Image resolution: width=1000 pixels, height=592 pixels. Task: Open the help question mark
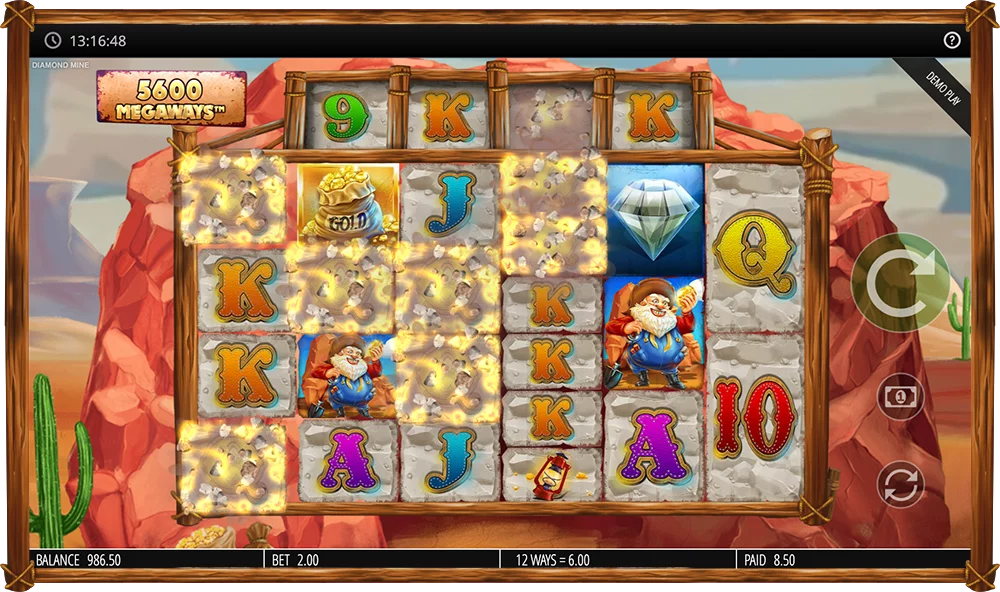point(951,41)
